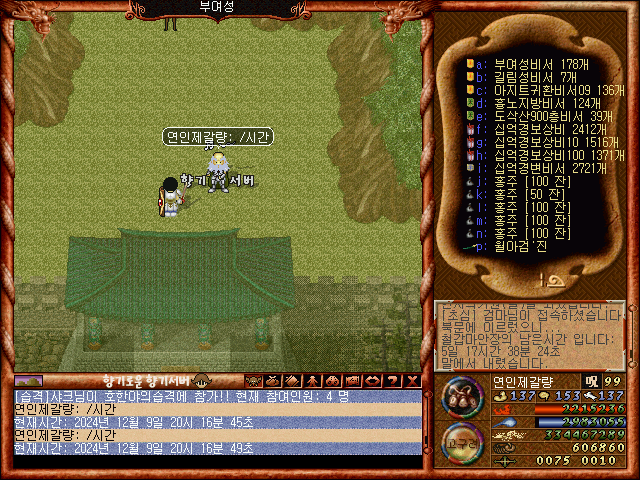Click the landscape picture icon left of chat bar
This screenshot has height=480, width=640.
click(x=29, y=381)
